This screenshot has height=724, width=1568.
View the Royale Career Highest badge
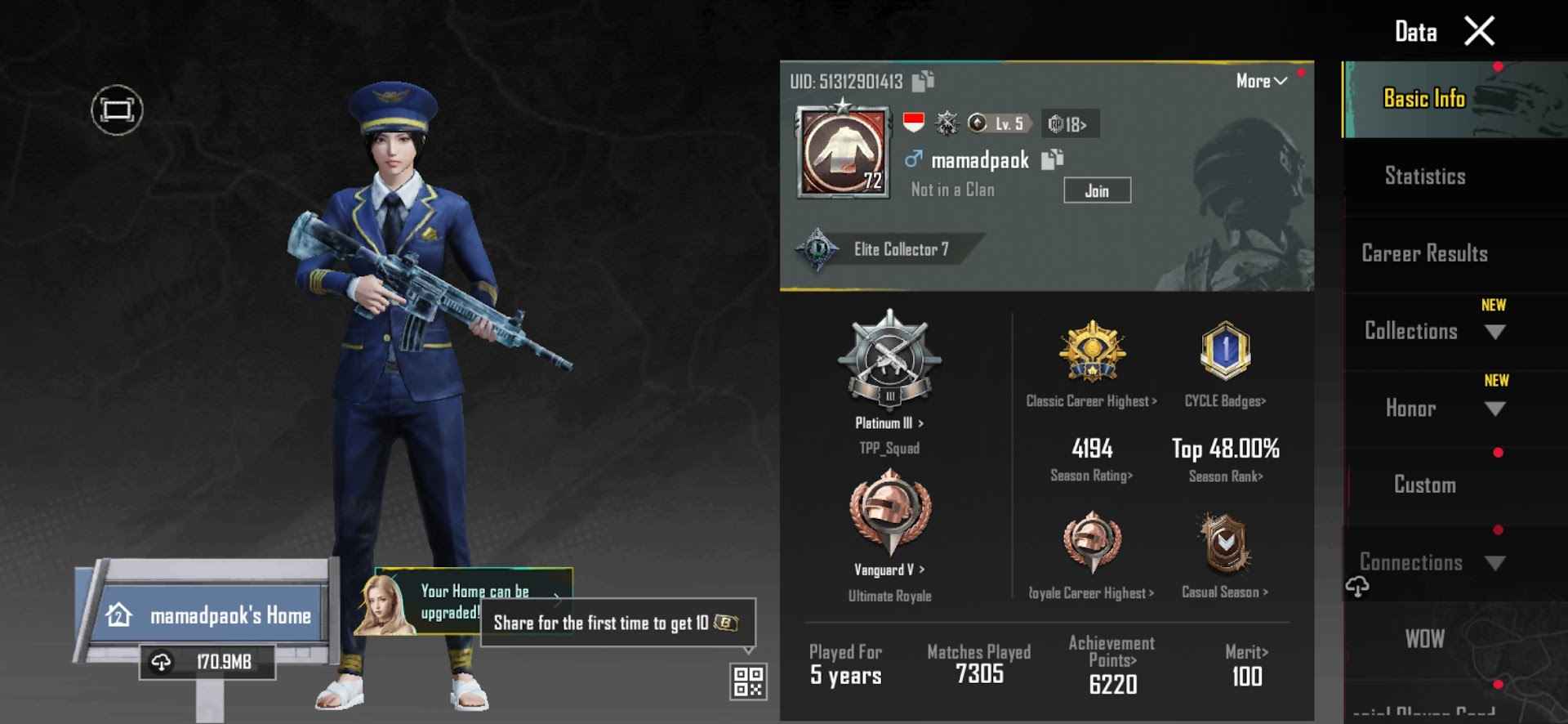coord(1091,543)
